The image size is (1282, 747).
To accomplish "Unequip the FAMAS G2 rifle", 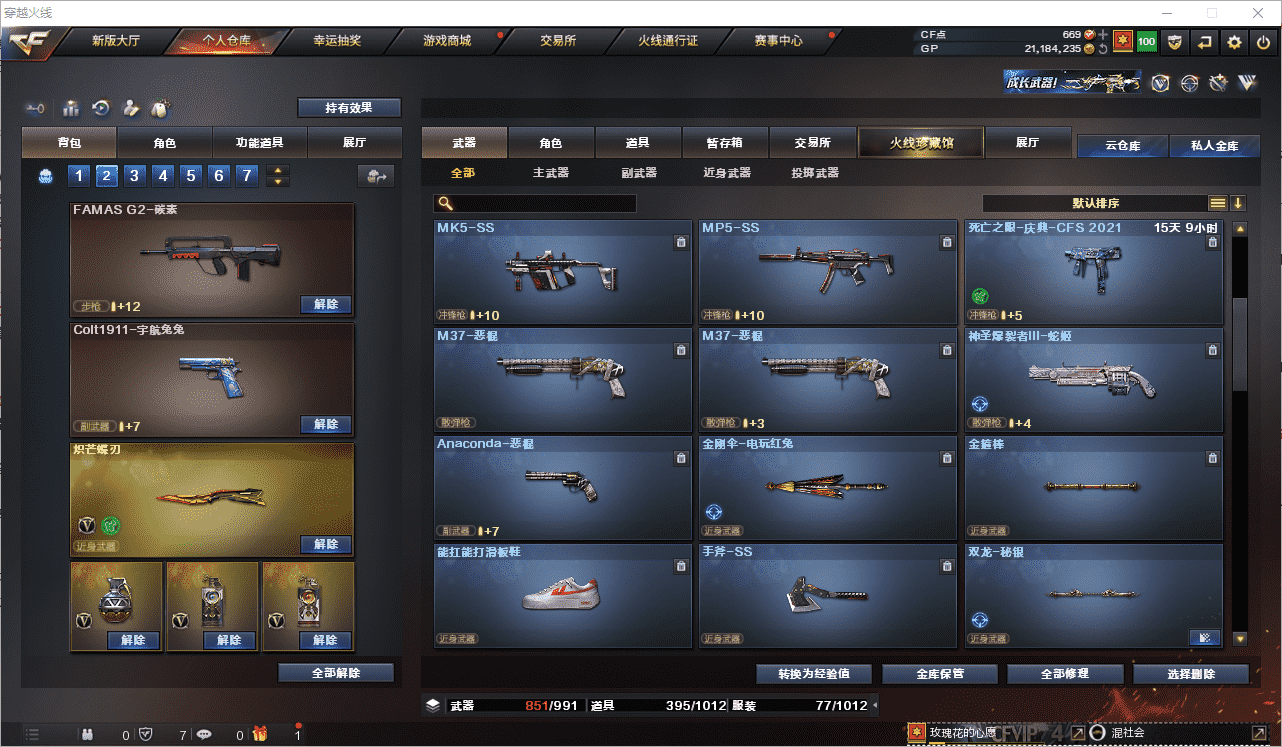I will [x=326, y=304].
